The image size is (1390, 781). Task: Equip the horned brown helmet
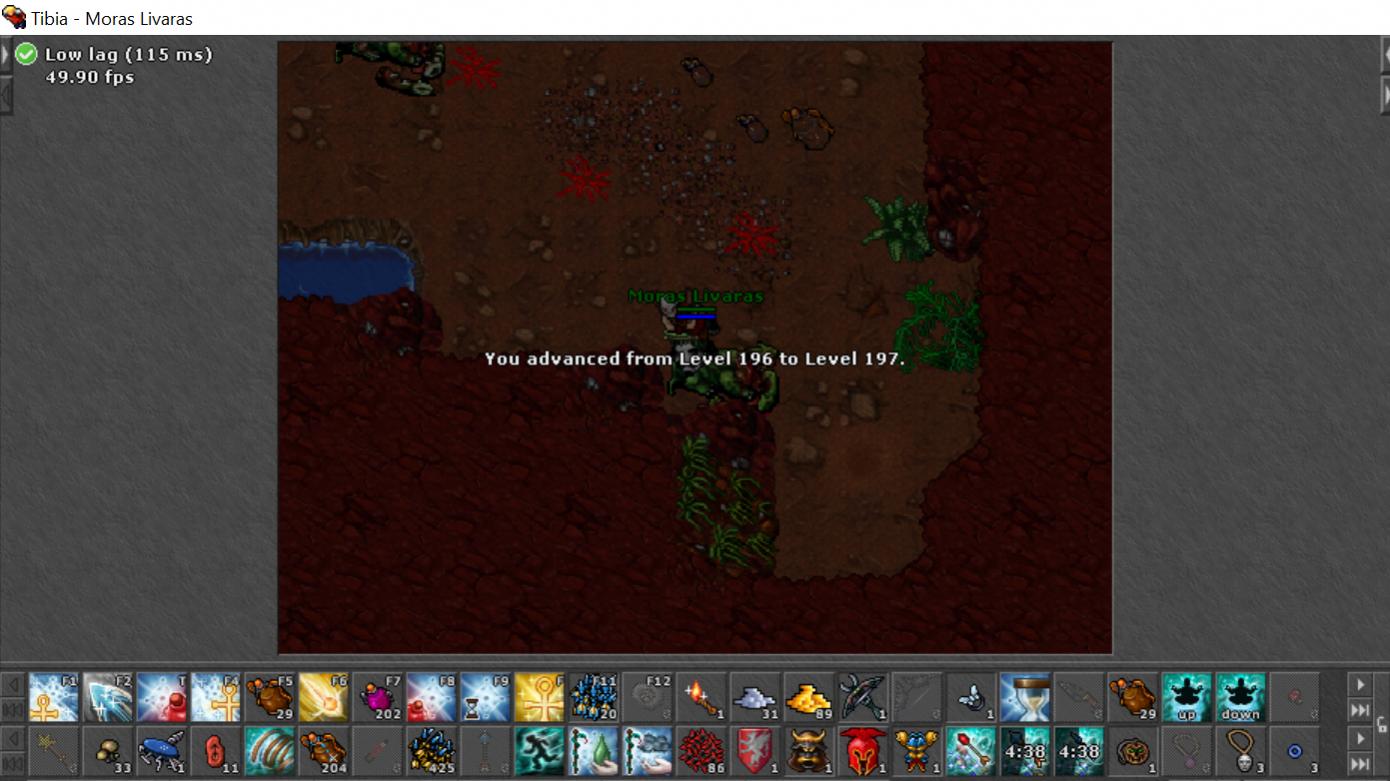click(x=810, y=751)
